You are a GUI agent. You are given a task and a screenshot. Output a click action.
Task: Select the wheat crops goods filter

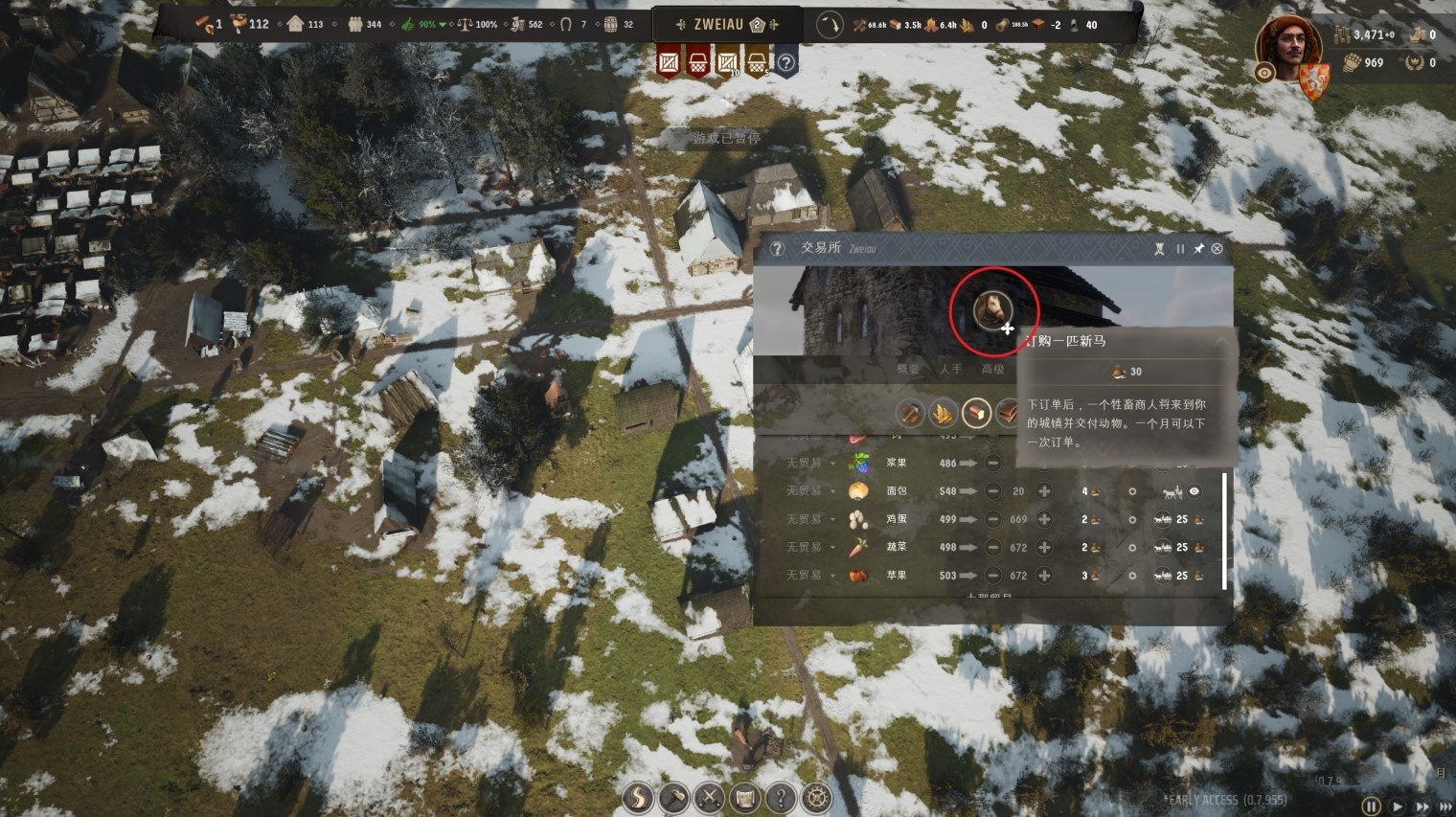point(943,414)
